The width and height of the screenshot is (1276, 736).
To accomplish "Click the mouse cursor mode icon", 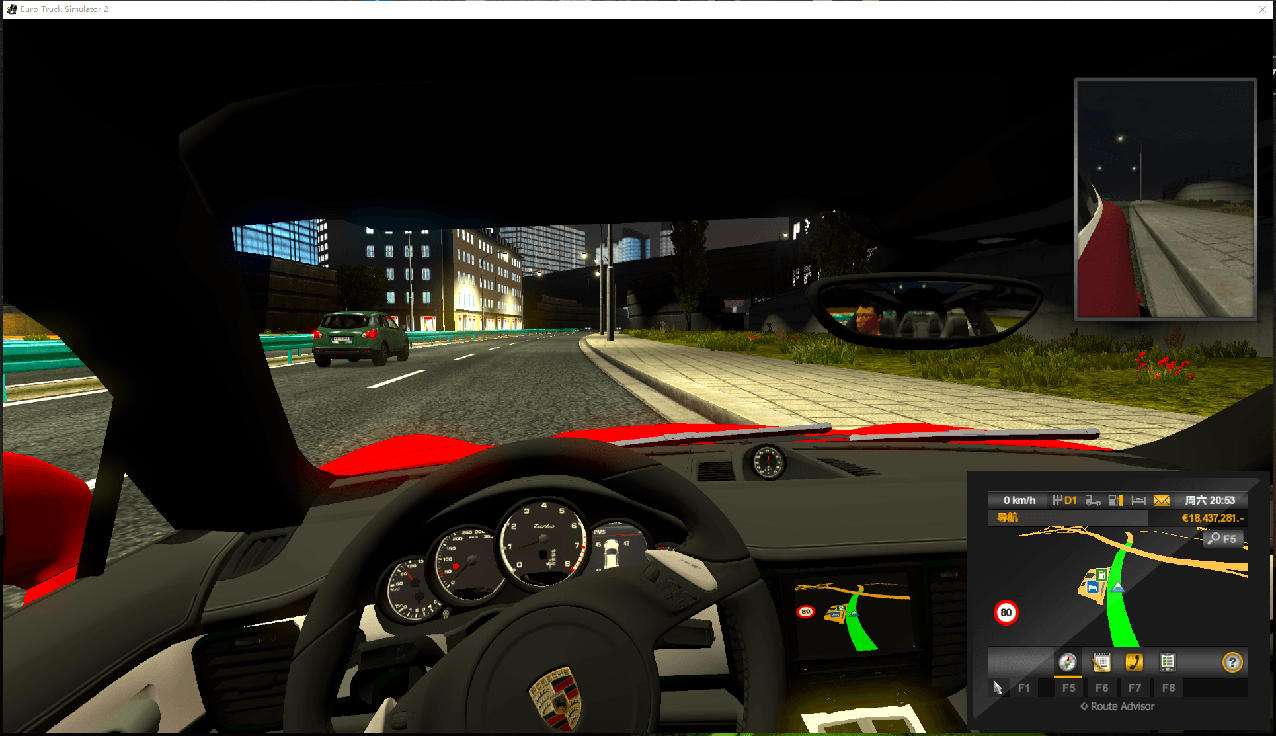I will (x=997, y=687).
